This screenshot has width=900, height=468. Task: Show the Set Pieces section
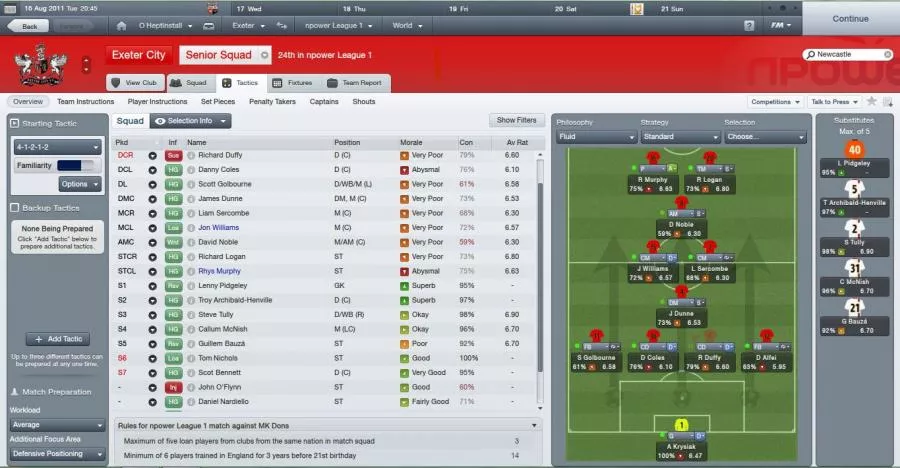[x=218, y=102]
